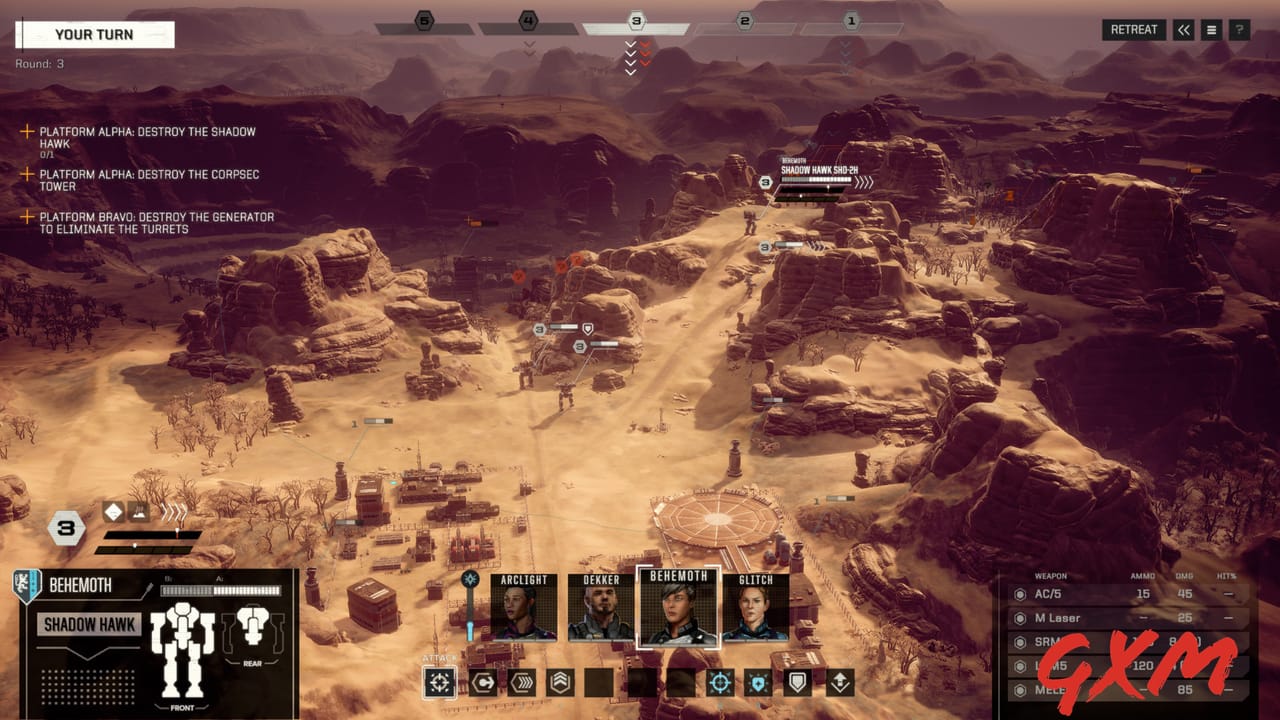Activate the Sprint action icon

click(x=519, y=682)
